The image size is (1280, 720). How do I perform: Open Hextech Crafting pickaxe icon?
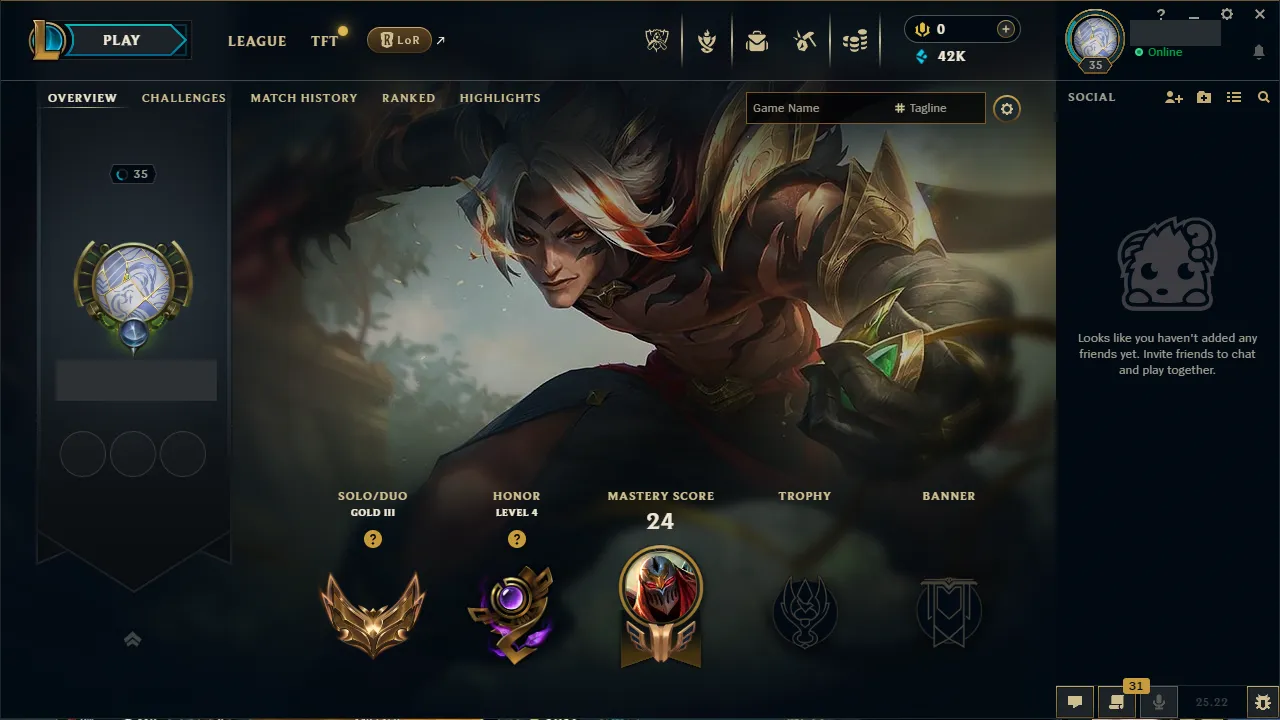tap(806, 40)
